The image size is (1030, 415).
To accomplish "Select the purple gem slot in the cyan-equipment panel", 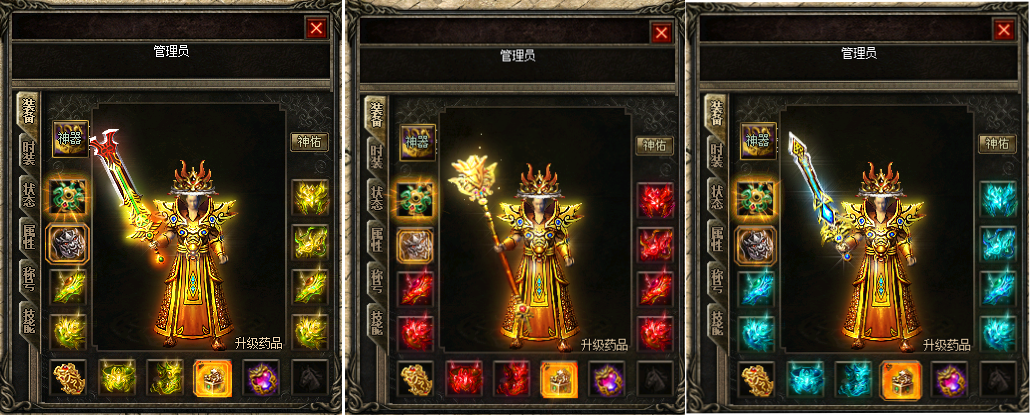I will tap(949, 379).
